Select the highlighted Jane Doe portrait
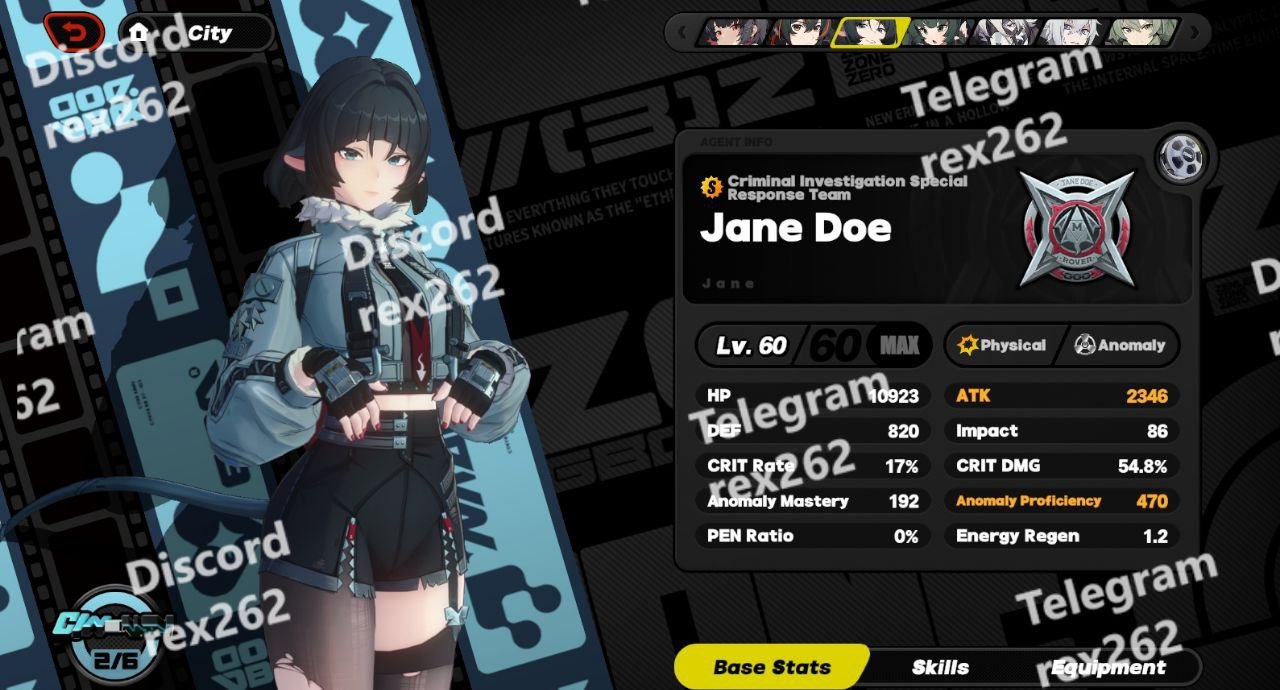 tap(868, 32)
